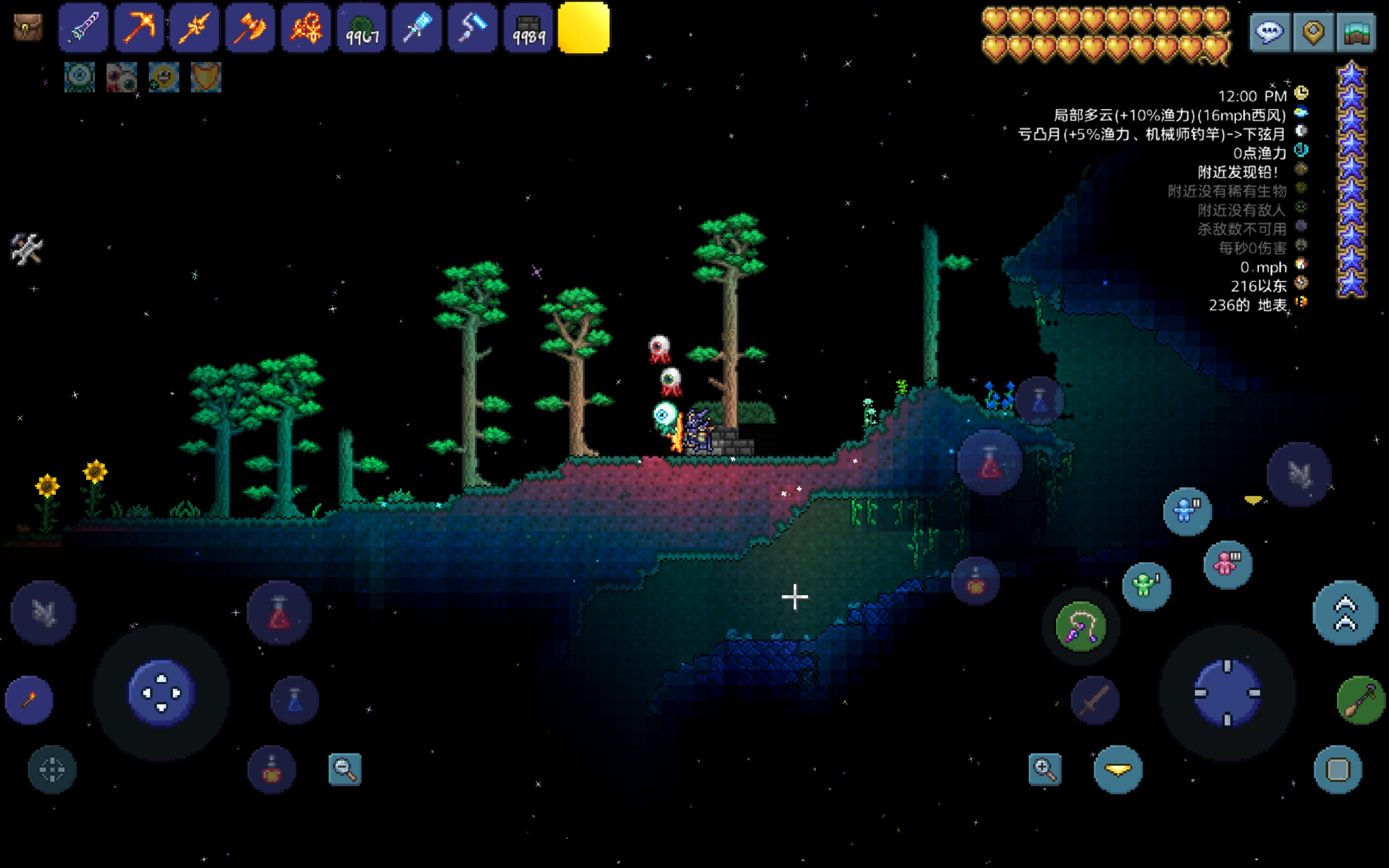Open the chat speech bubble
This screenshot has height=868, width=1389.
pyautogui.click(x=1269, y=32)
